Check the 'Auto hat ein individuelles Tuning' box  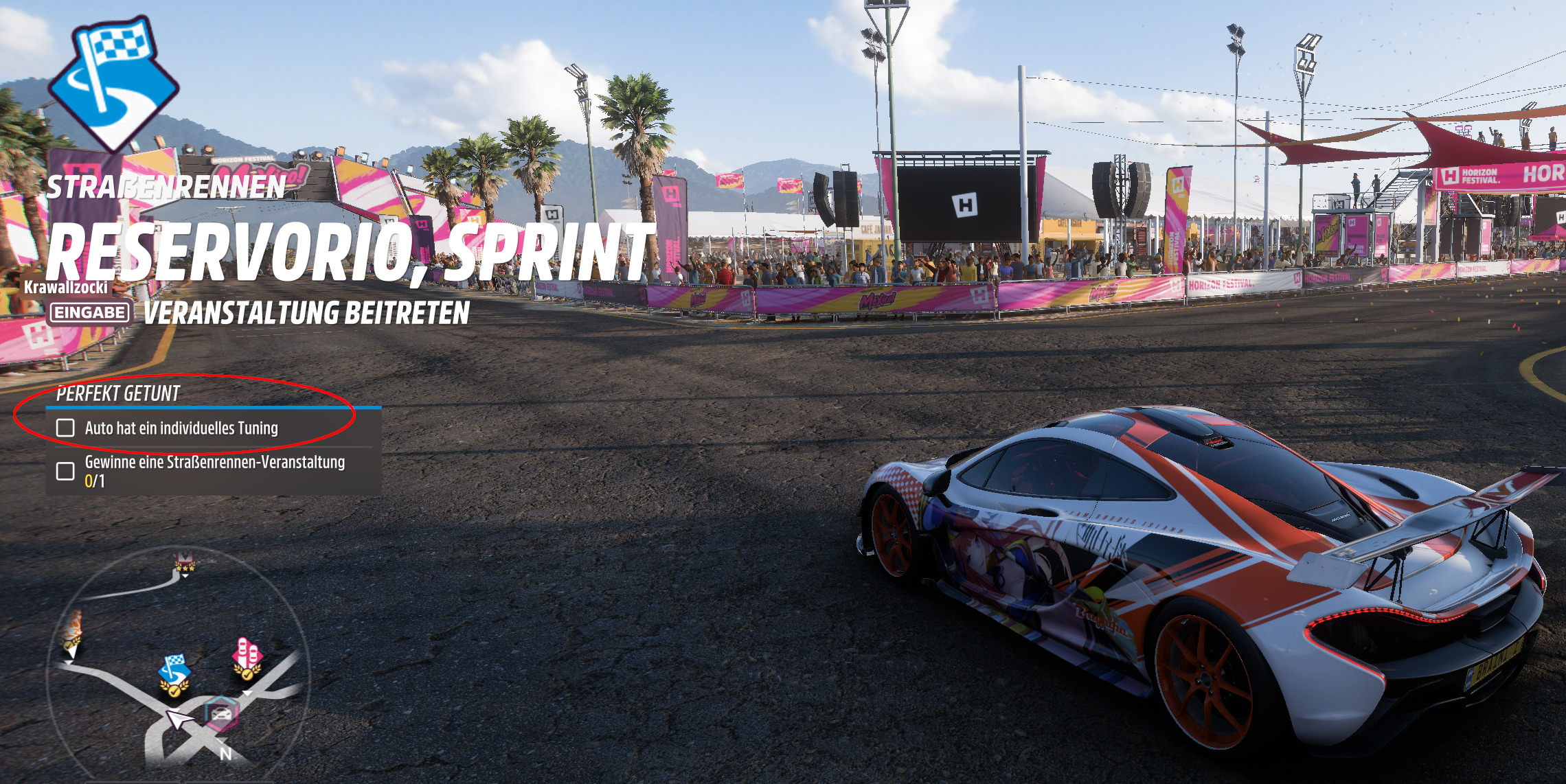pos(67,426)
